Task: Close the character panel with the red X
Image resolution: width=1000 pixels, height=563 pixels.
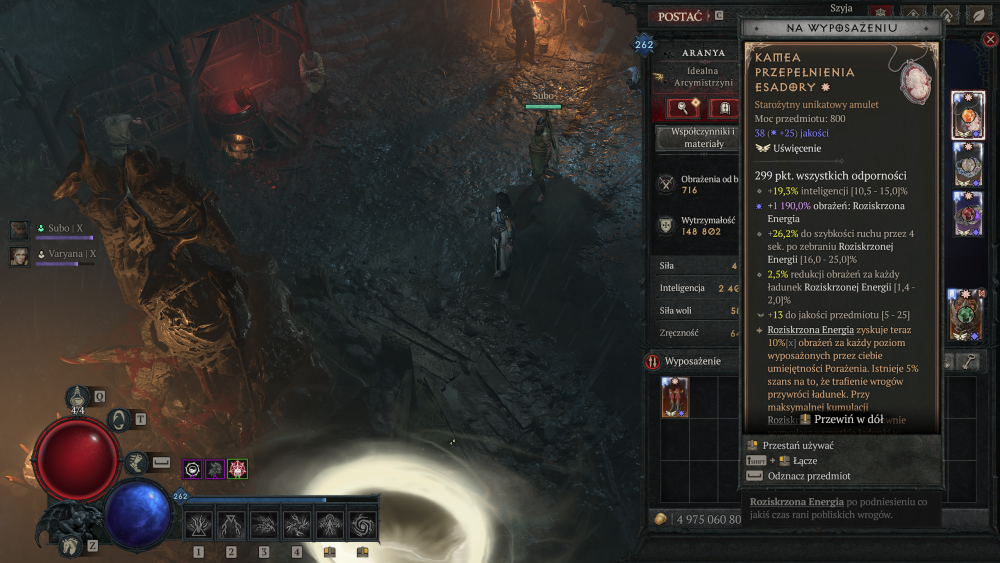Action: pyautogui.click(x=990, y=40)
